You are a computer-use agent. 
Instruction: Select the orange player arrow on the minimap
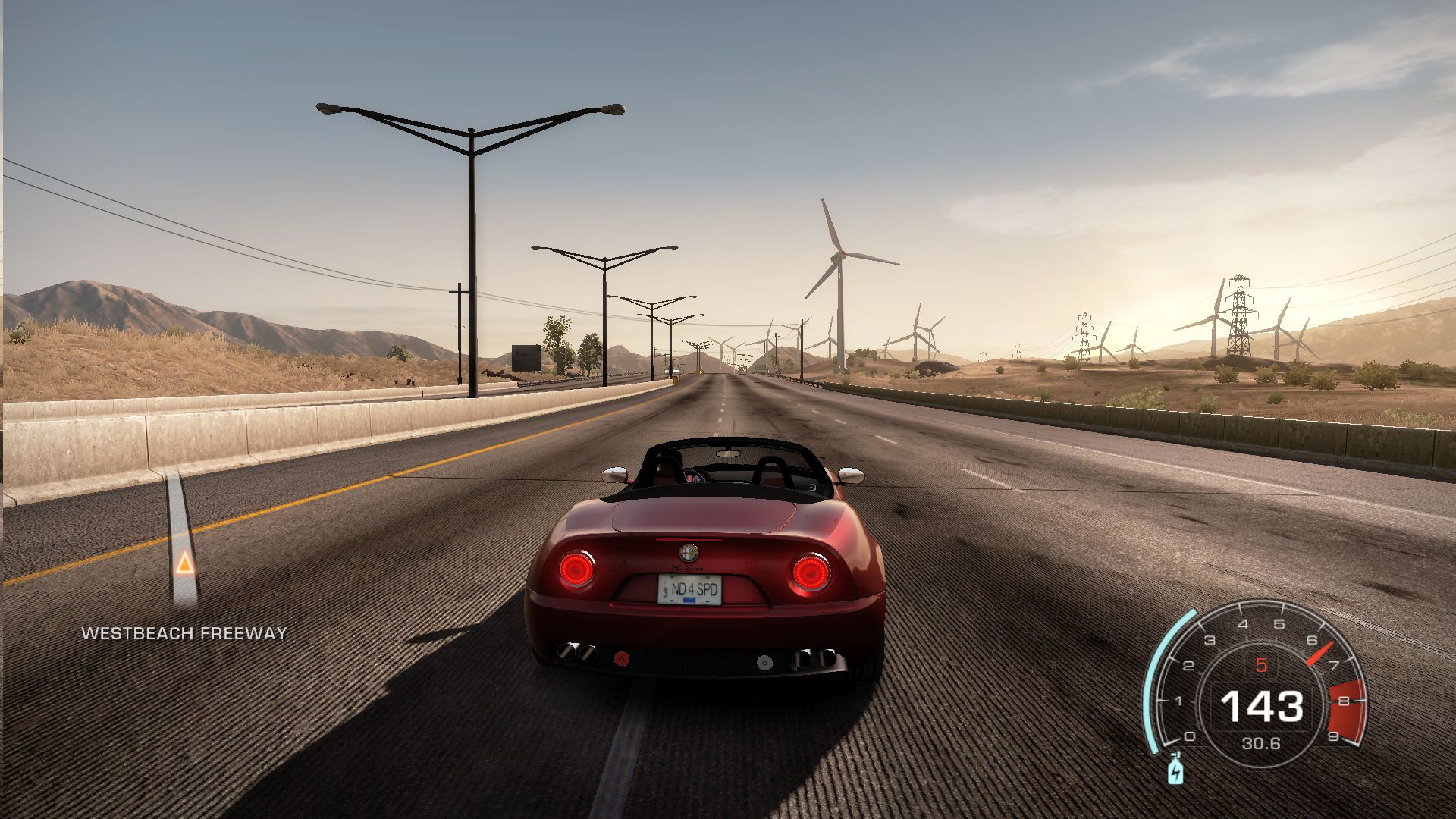pyautogui.click(x=184, y=563)
